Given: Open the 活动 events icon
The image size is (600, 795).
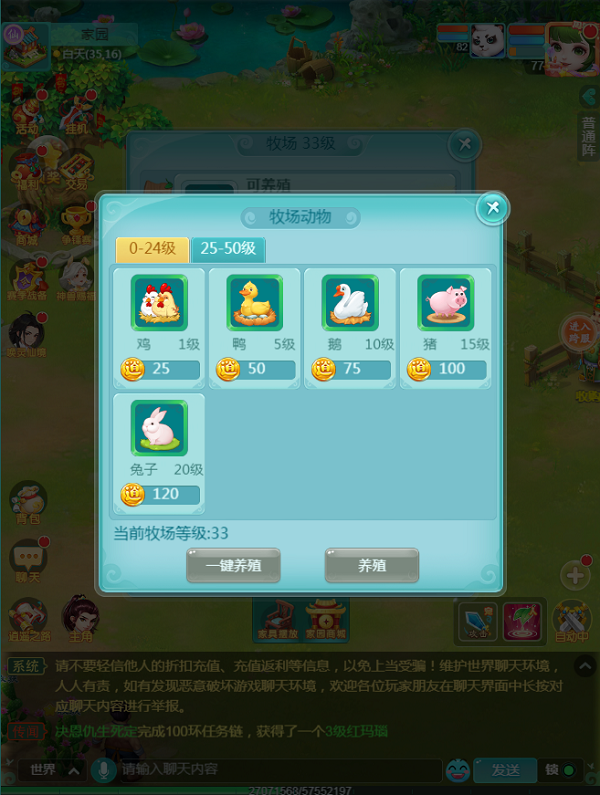Looking at the screenshot, I should pos(27,112).
